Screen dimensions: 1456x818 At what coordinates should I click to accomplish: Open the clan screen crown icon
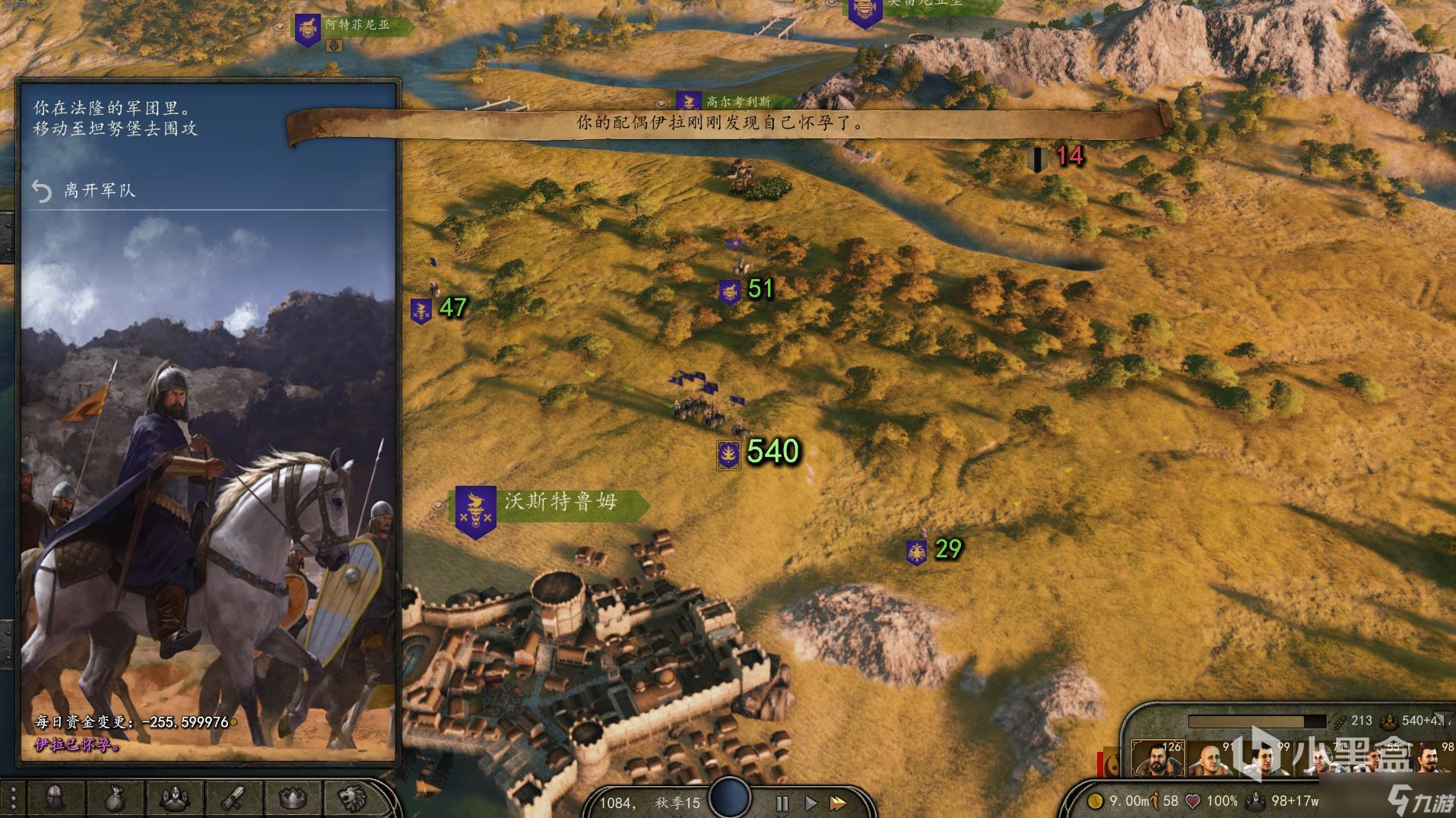293,798
